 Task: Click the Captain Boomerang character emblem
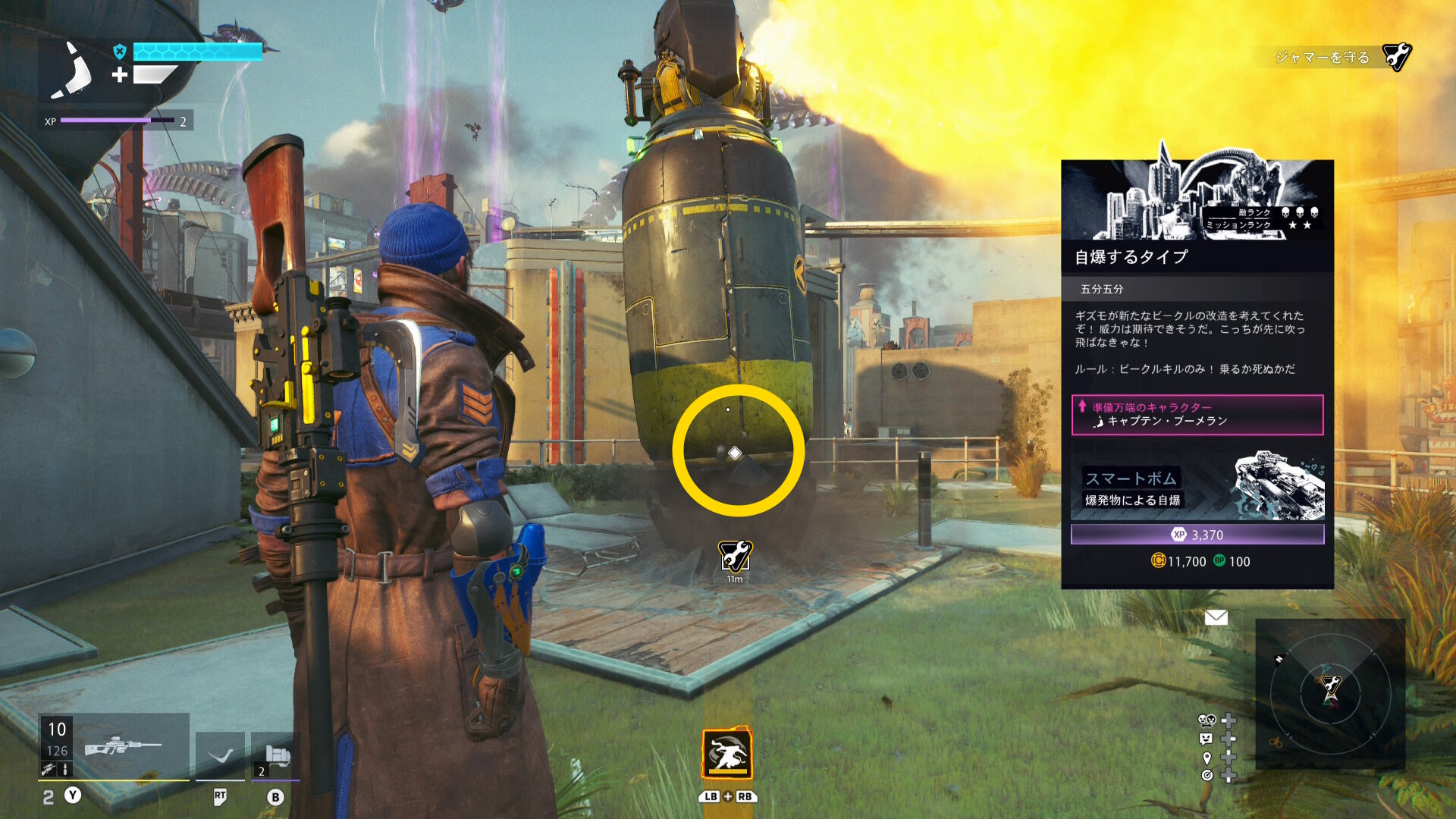click(72, 71)
